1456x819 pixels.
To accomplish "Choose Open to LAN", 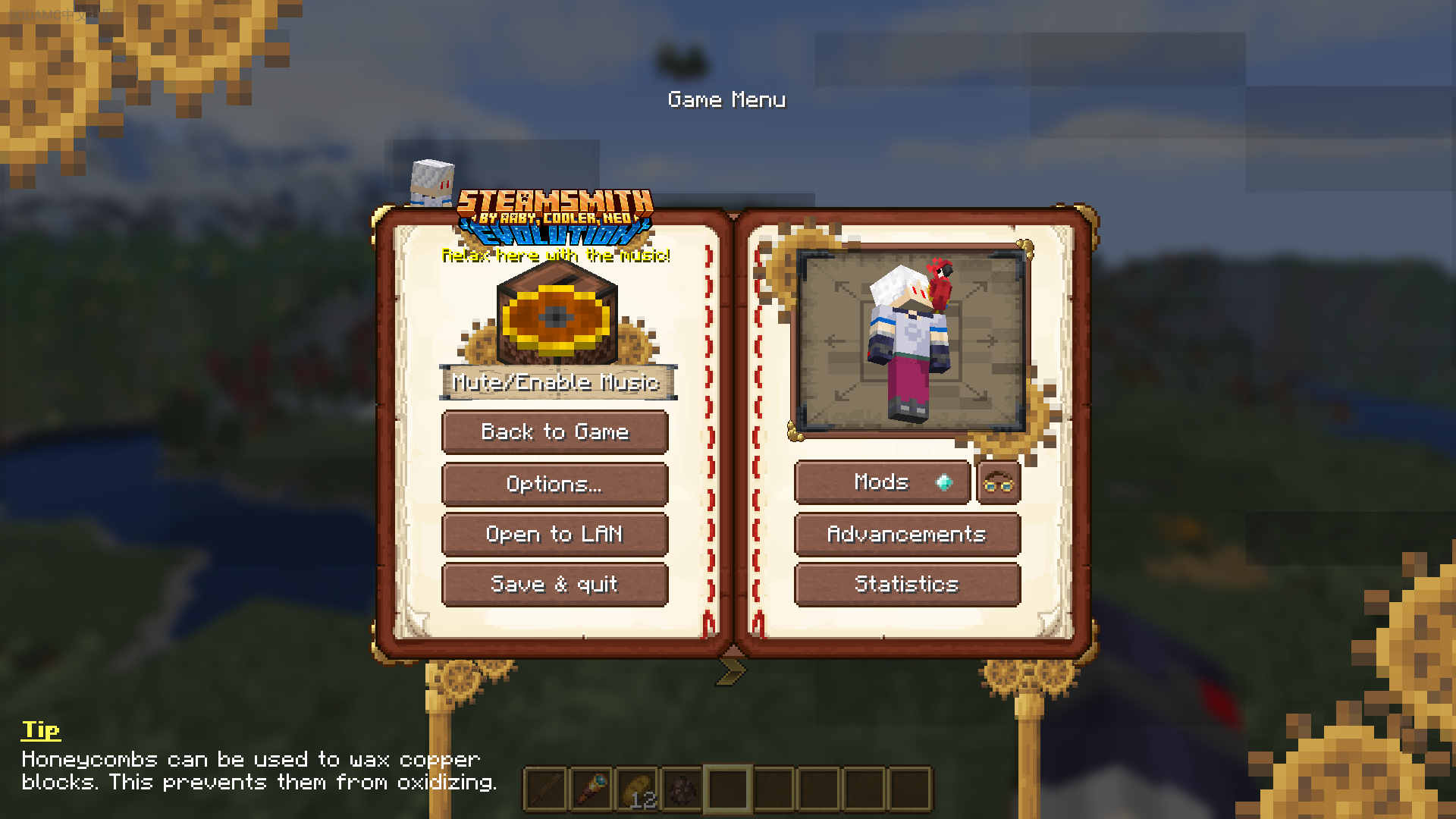I will coord(554,535).
